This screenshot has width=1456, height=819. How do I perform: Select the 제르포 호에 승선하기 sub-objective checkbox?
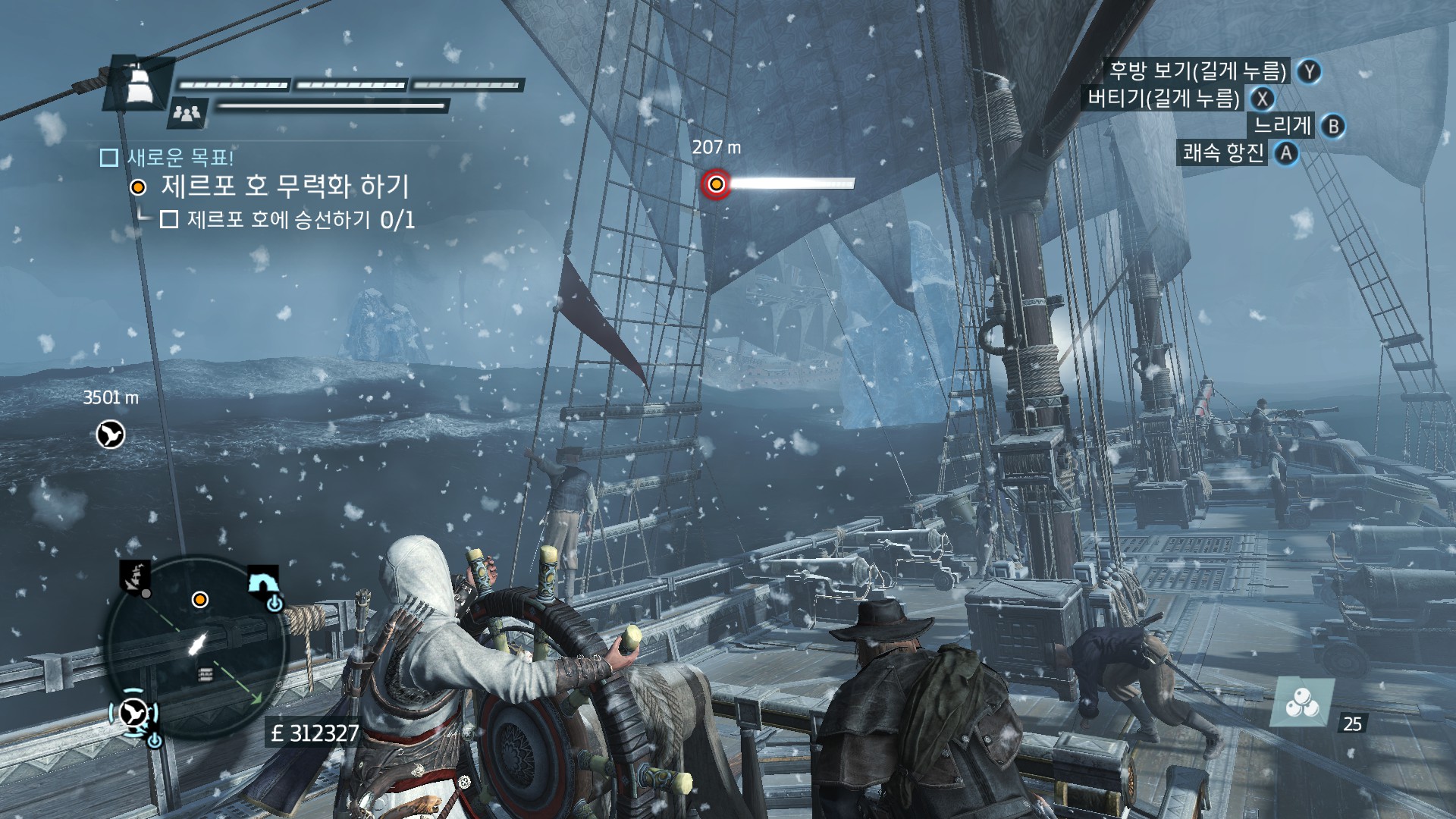coord(169,220)
